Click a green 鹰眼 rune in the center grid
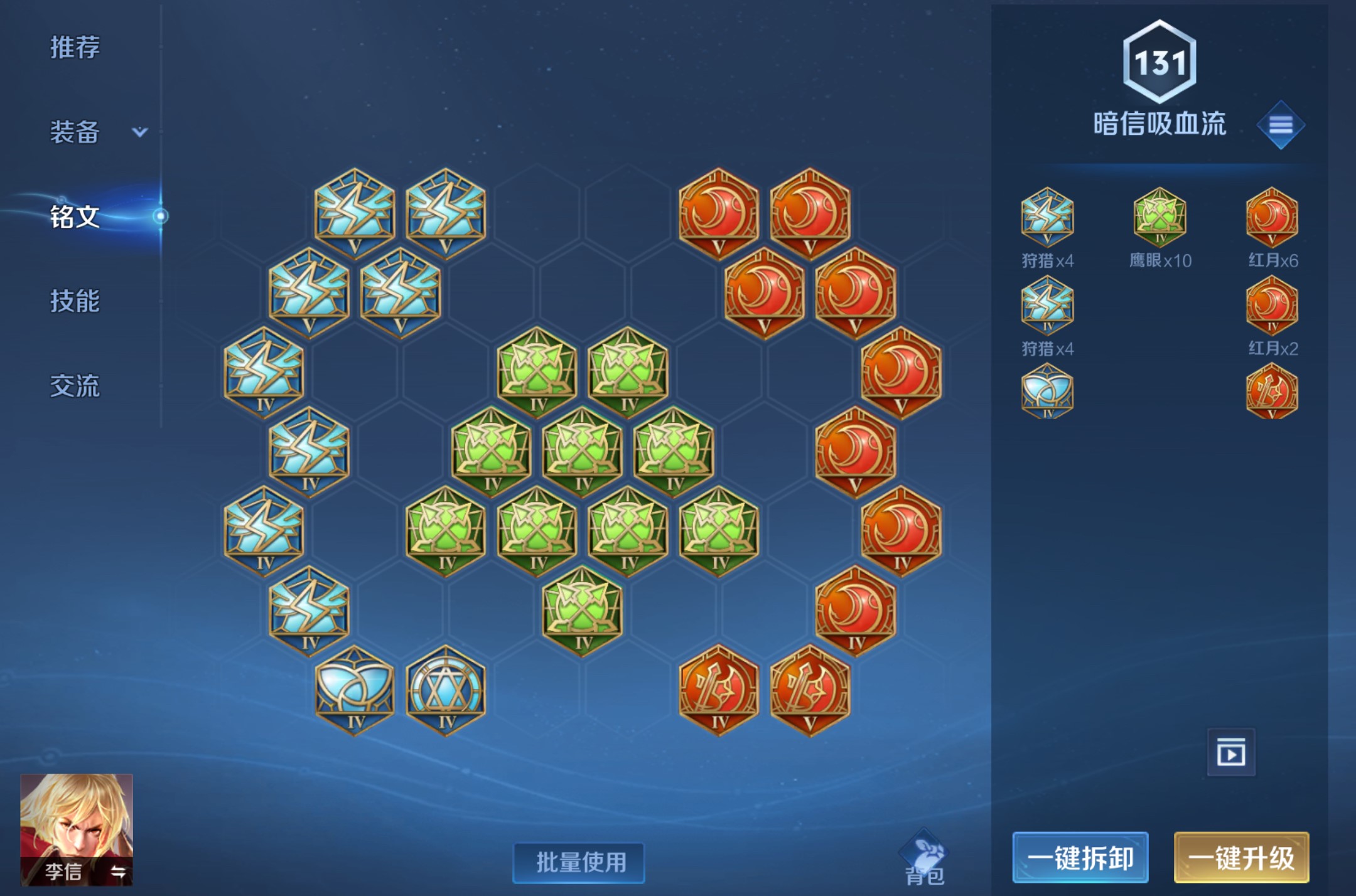Image resolution: width=1356 pixels, height=896 pixels. (581, 458)
